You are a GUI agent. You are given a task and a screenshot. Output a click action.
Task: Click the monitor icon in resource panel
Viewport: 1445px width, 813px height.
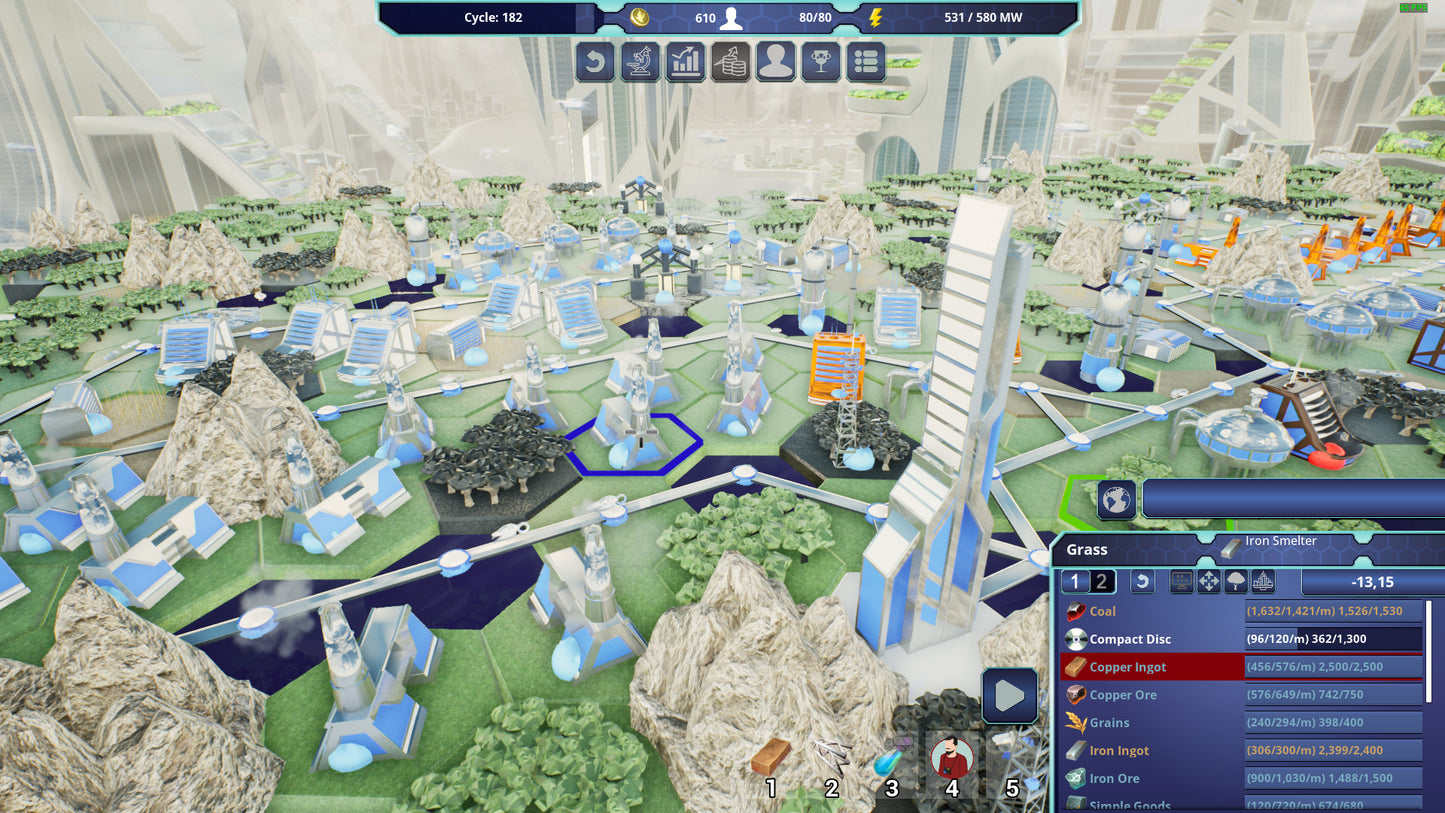1182,582
